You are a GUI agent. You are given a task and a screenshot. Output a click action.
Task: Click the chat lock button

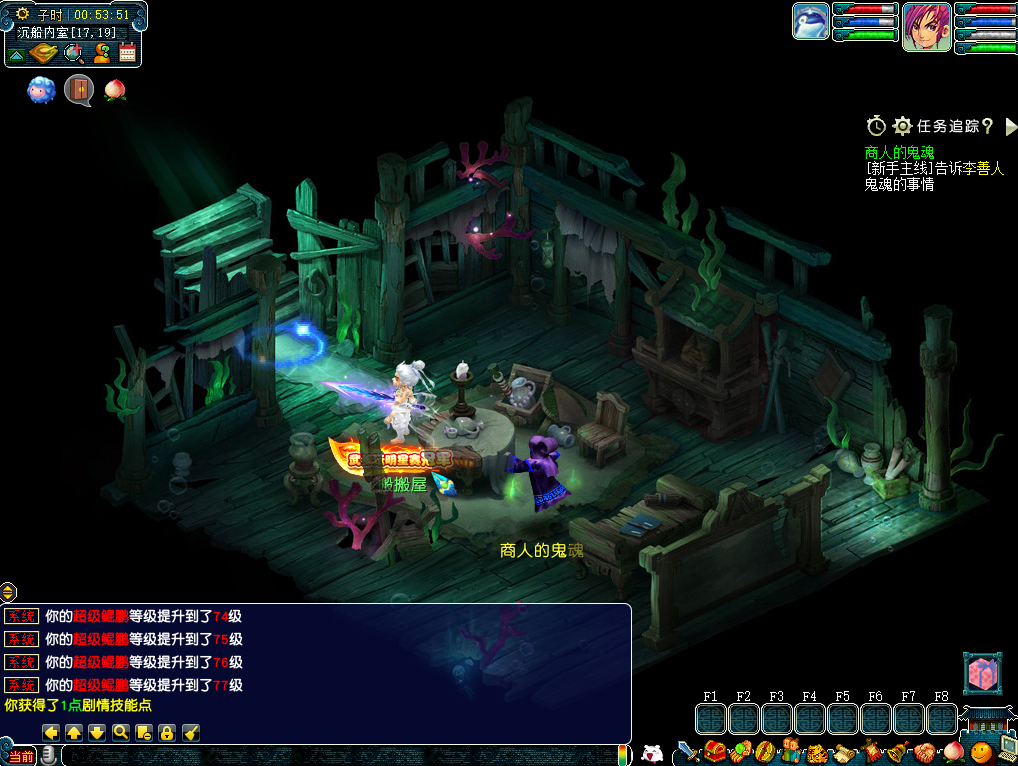pyautogui.click(x=167, y=732)
